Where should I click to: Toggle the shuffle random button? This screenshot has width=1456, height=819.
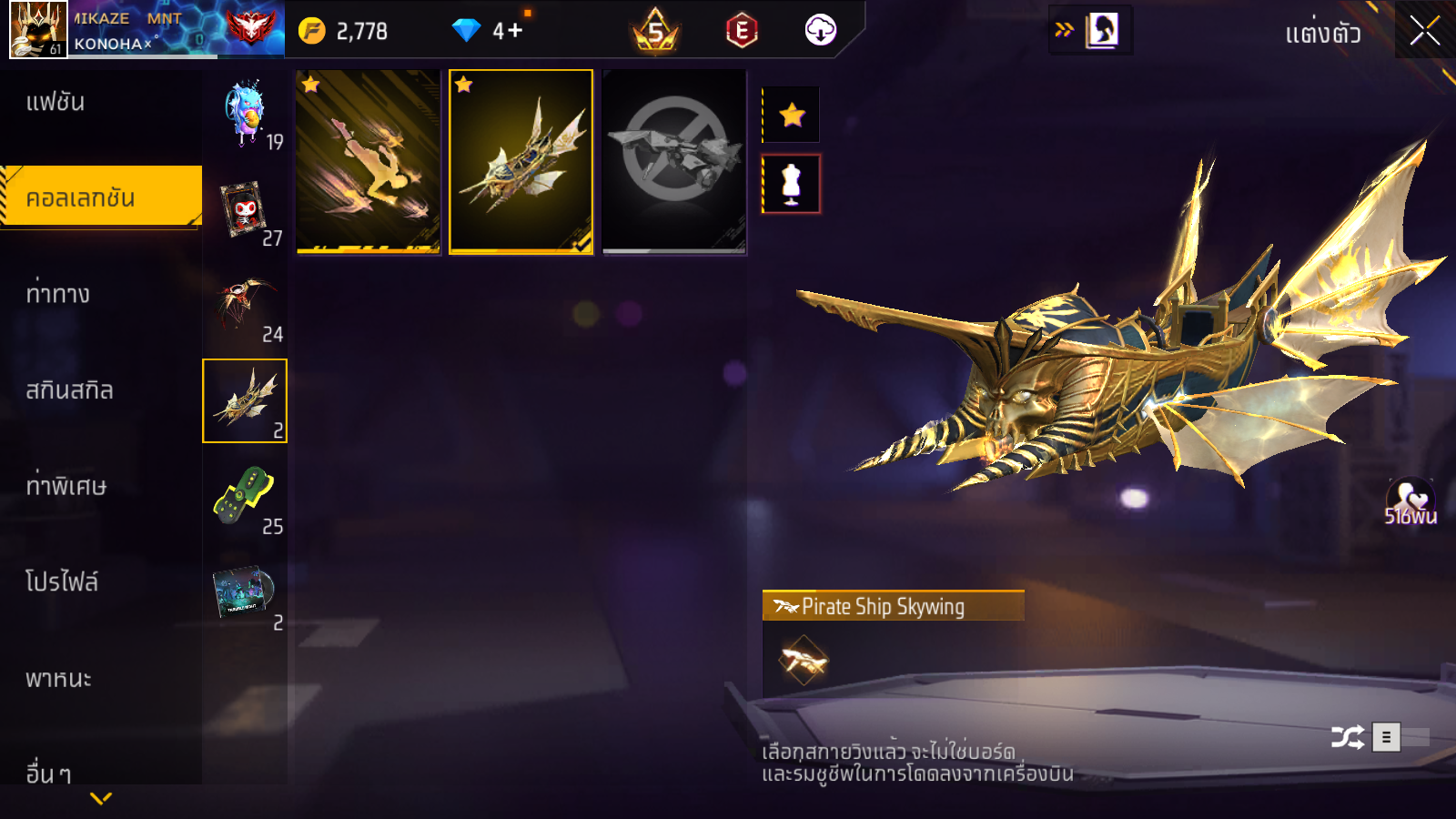(x=1347, y=737)
